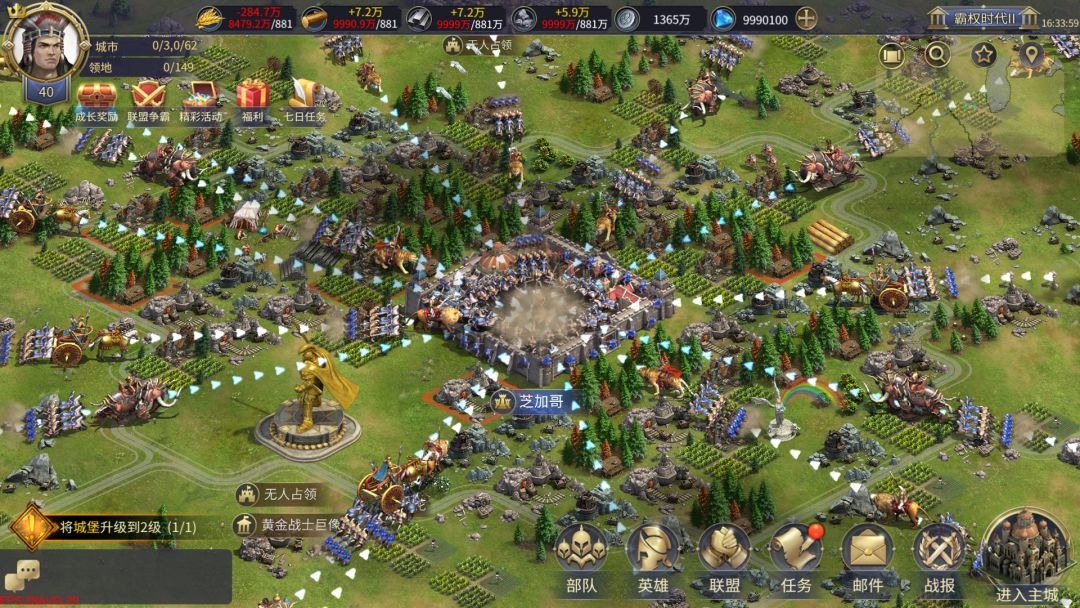Open 七日任务 seven-day quests
1080x608 pixels.
(304, 97)
